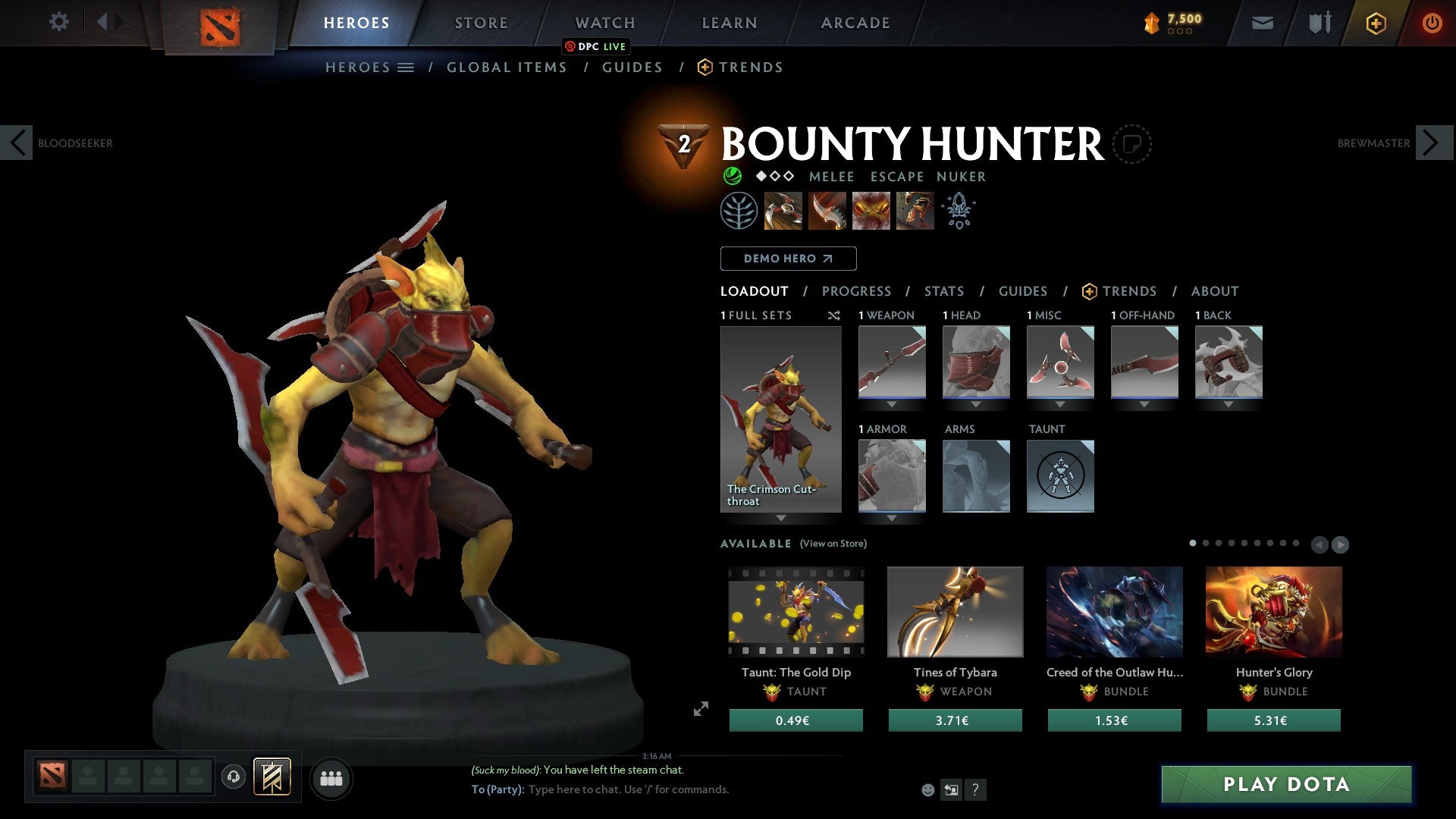Click the randomize loadout shuffle icon
The image size is (1456, 819).
834,315
